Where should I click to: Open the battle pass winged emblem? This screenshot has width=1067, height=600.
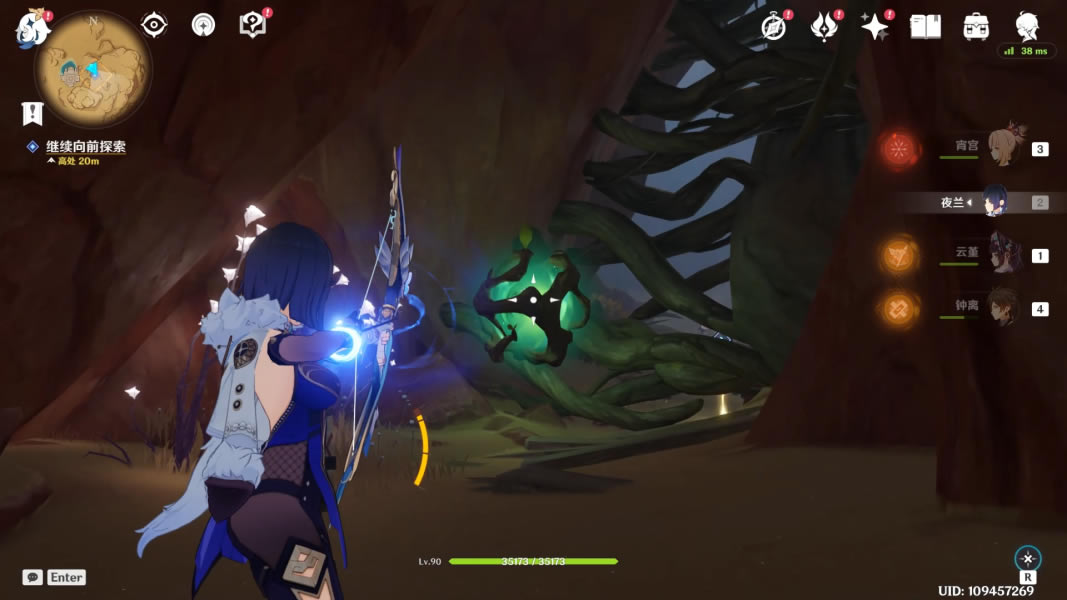click(x=824, y=27)
